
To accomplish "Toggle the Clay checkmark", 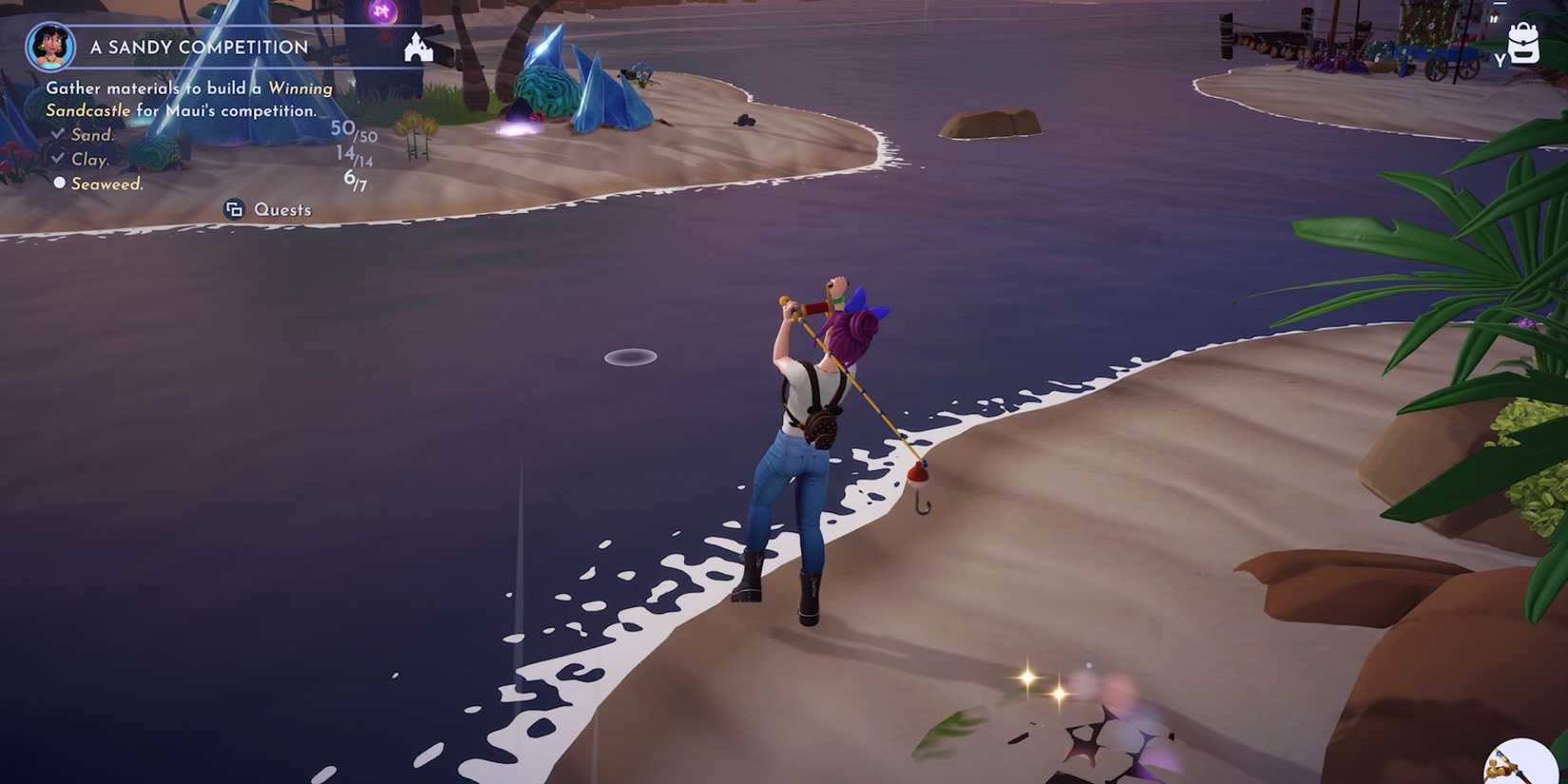I will pos(57,159).
